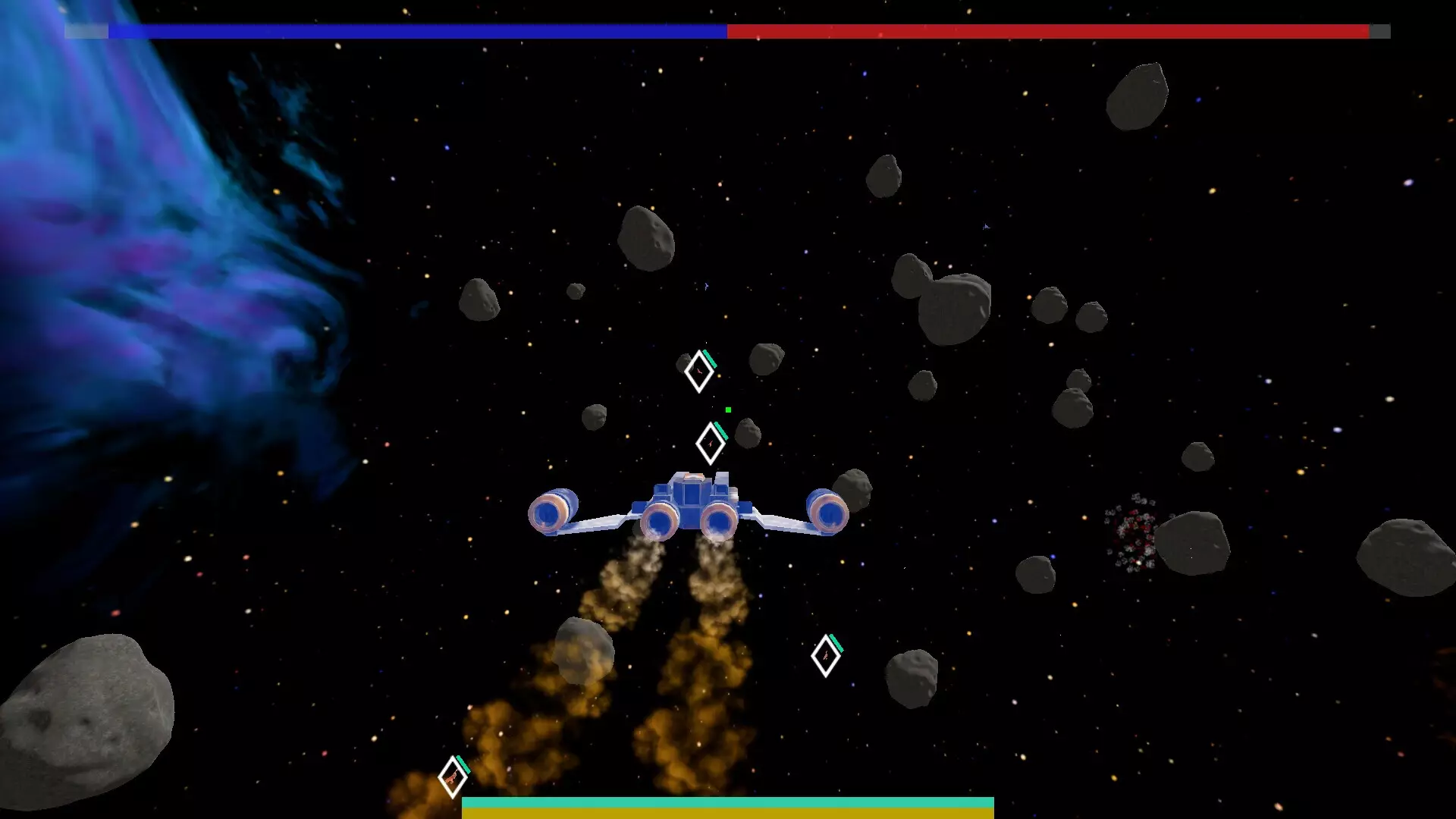Select the diamond marker right of the exhaust trail
The width and height of the screenshot is (1456, 819).
click(x=826, y=657)
